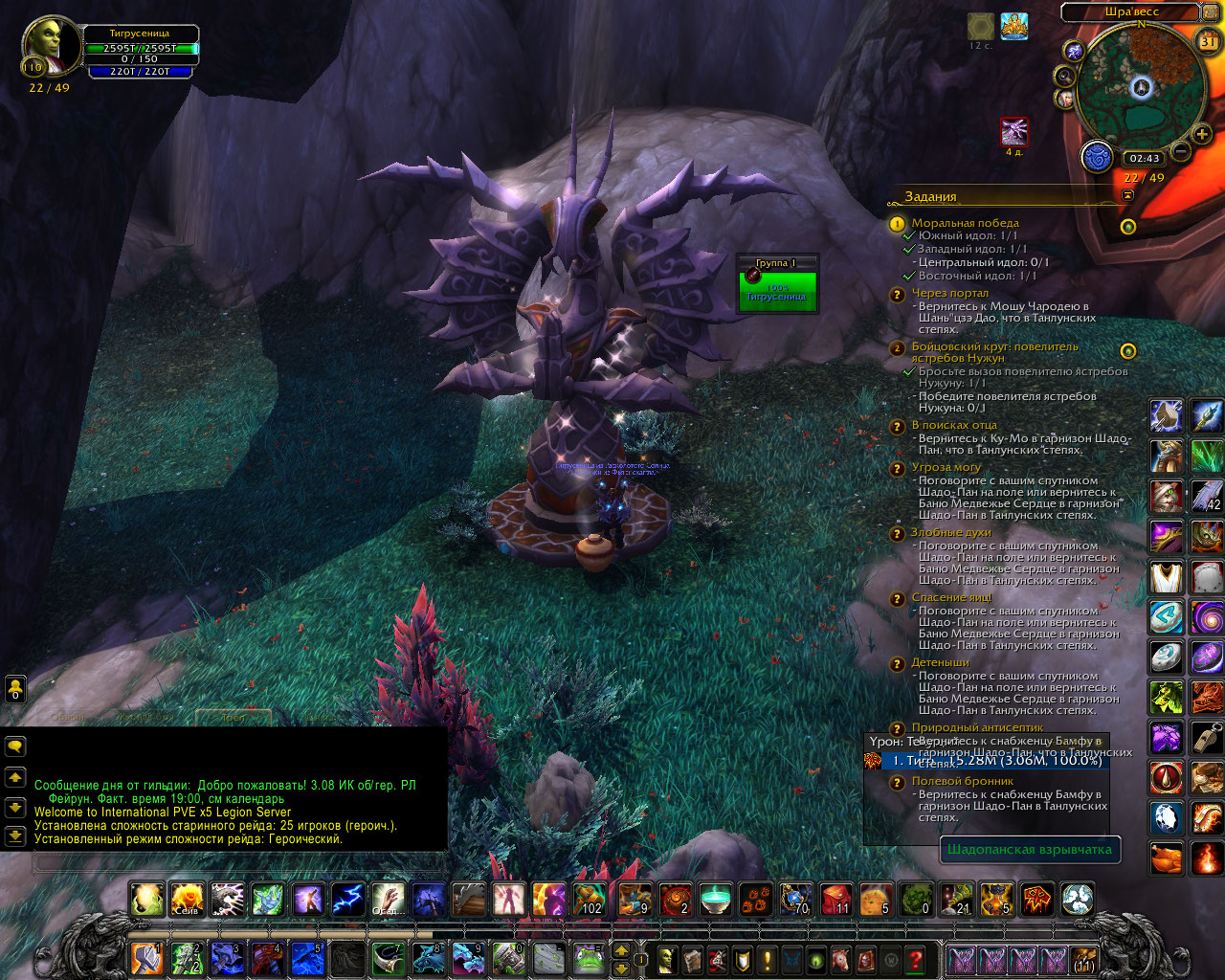Activate the lightning bolt ability on the upper bar

click(x=347, y=900)
